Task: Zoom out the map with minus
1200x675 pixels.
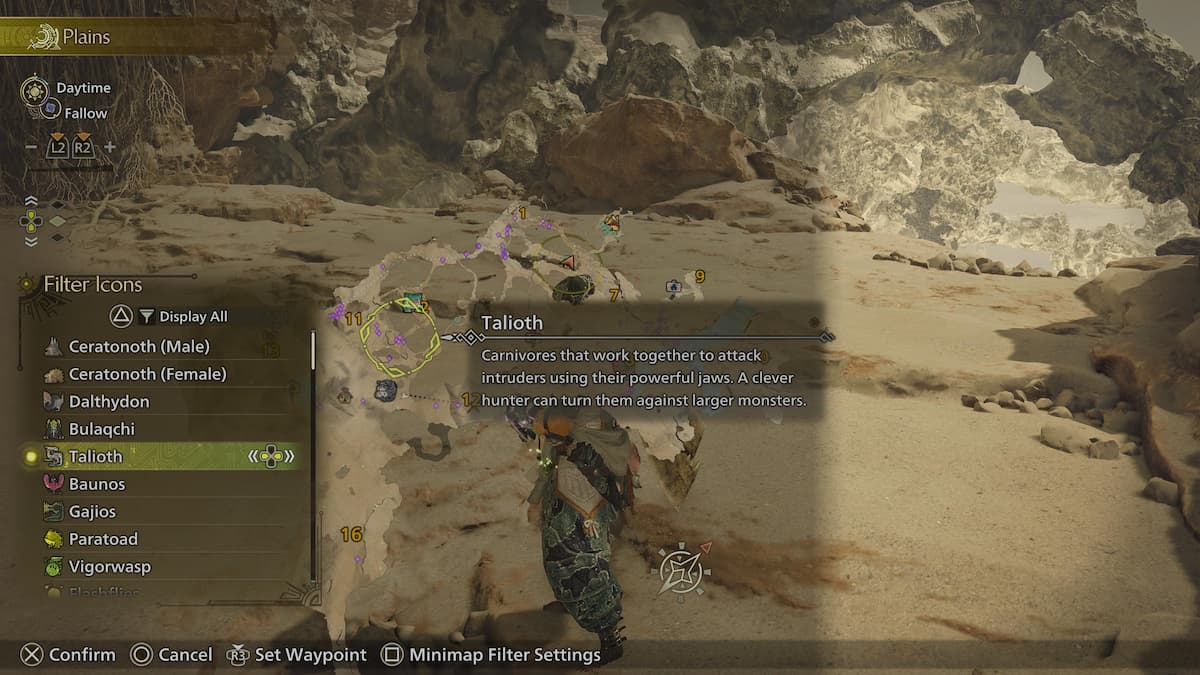Action: 31,147
